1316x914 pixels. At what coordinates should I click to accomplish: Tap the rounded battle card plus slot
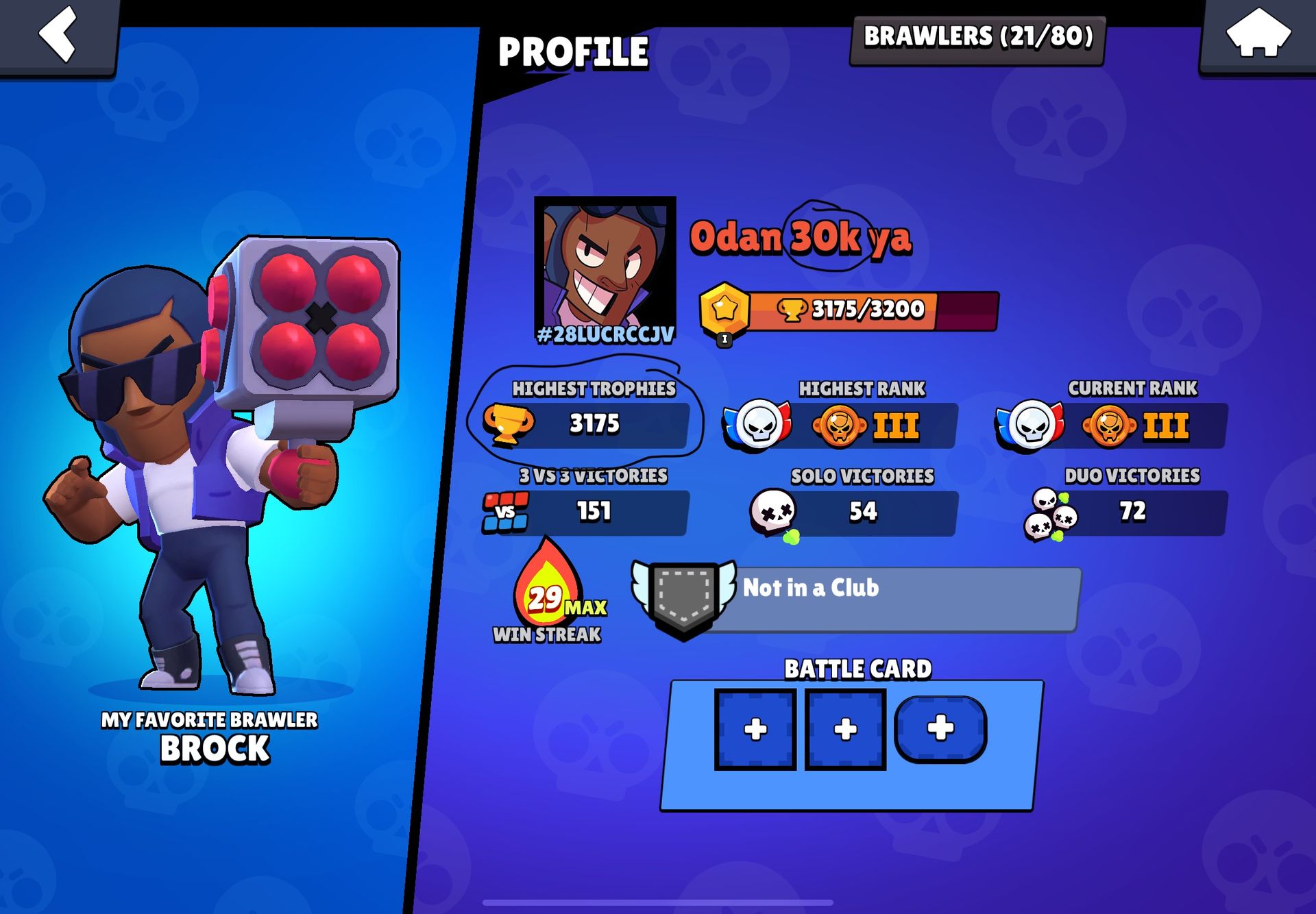point(940,728)
